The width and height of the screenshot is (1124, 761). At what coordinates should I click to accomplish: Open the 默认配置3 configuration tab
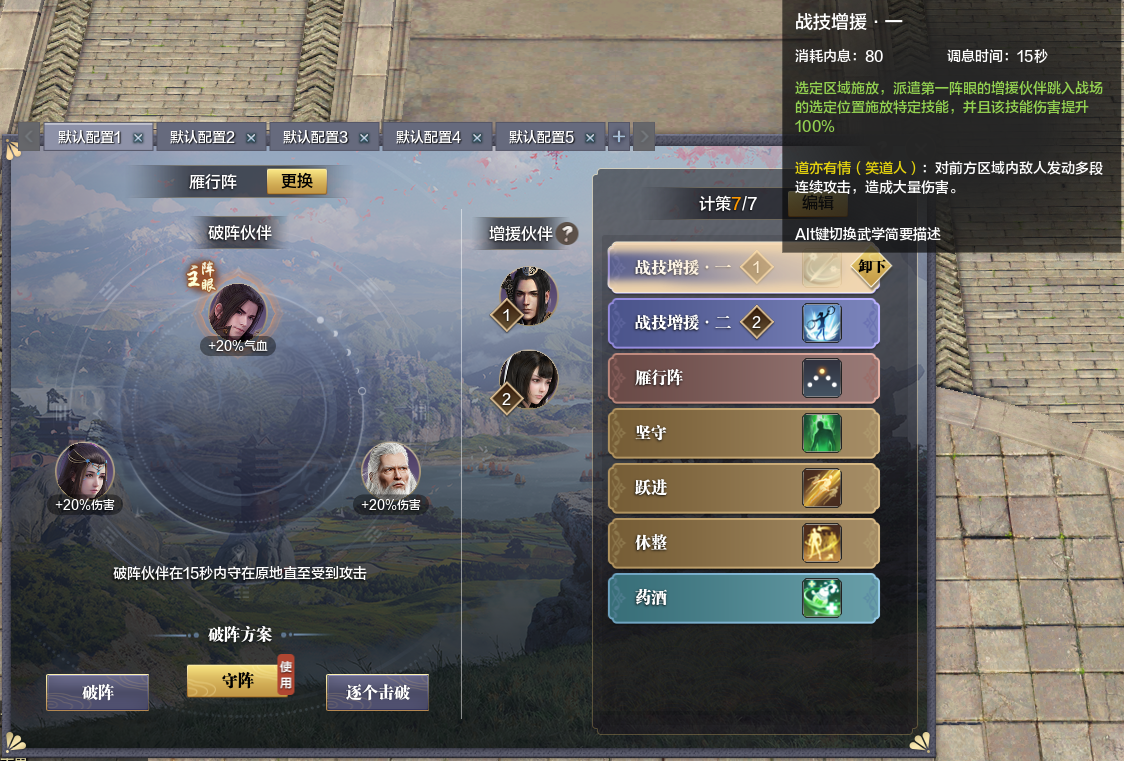315,137
